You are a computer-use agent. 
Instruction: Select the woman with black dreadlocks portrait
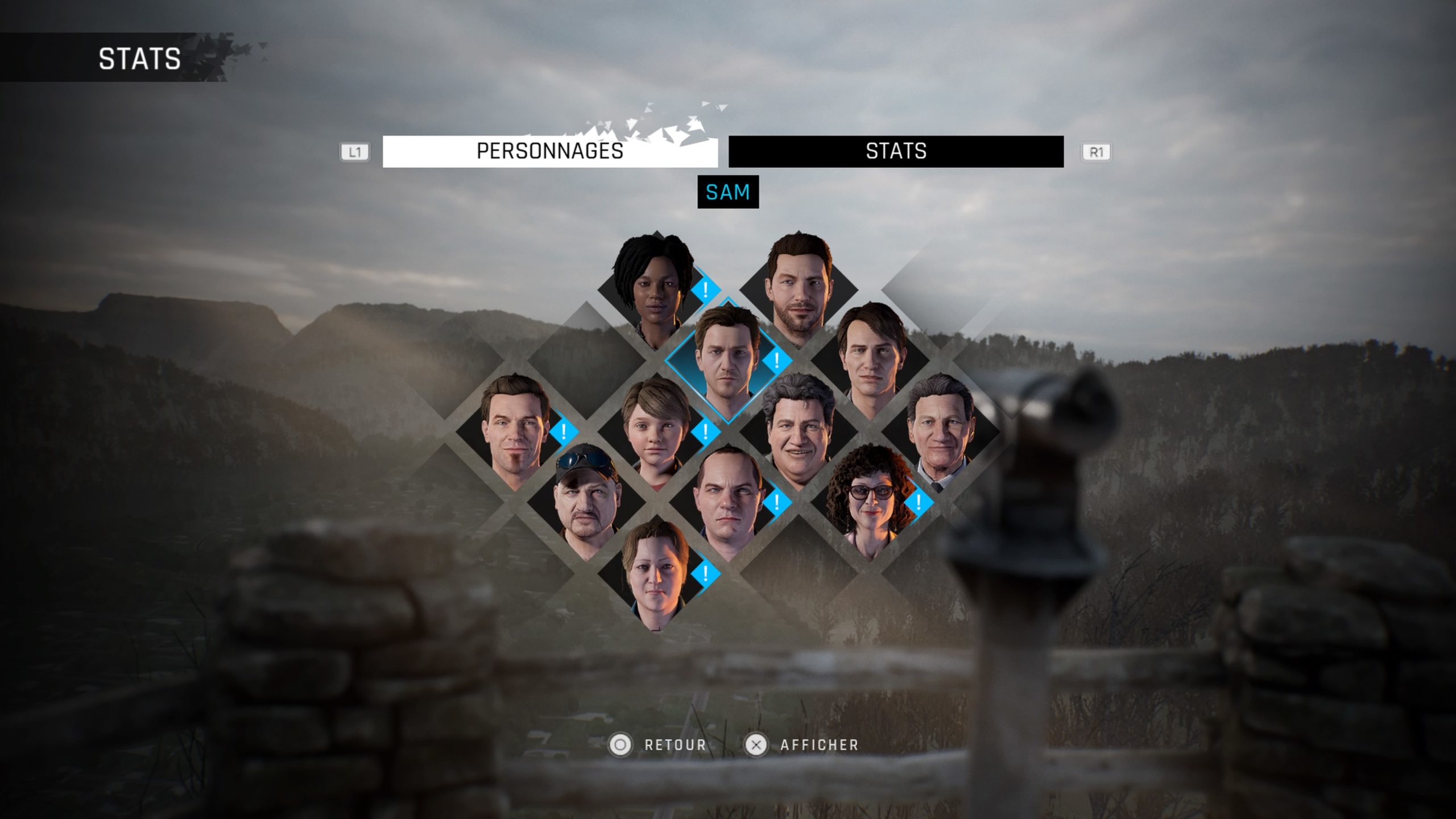coord(655,290)
